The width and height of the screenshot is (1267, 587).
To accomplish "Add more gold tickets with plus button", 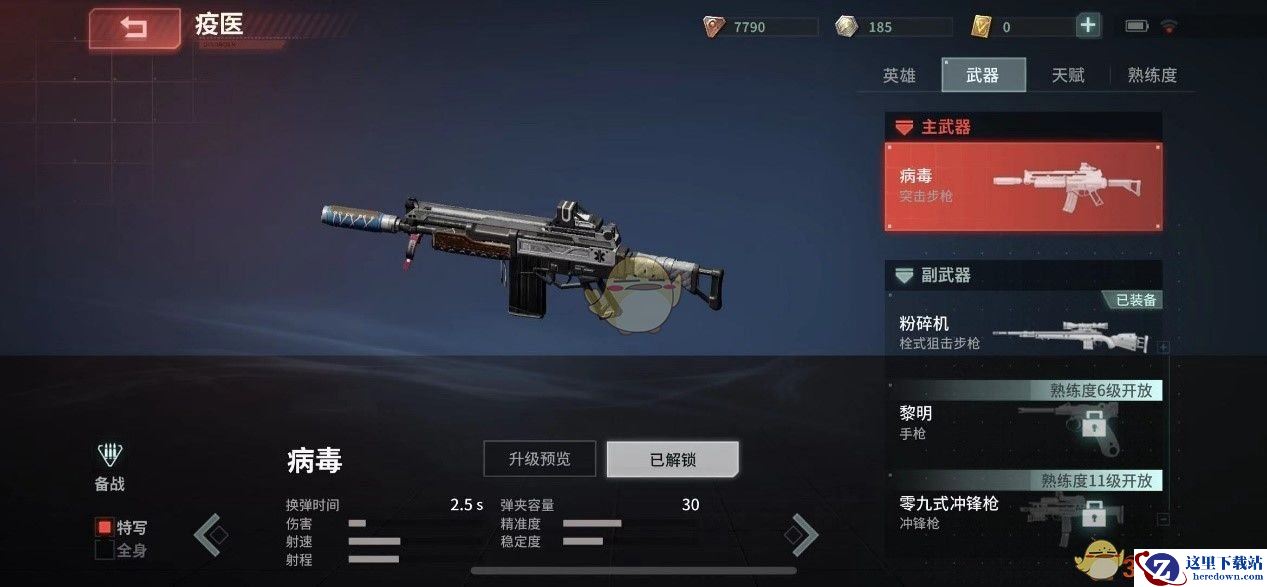I will point(1088,26).
